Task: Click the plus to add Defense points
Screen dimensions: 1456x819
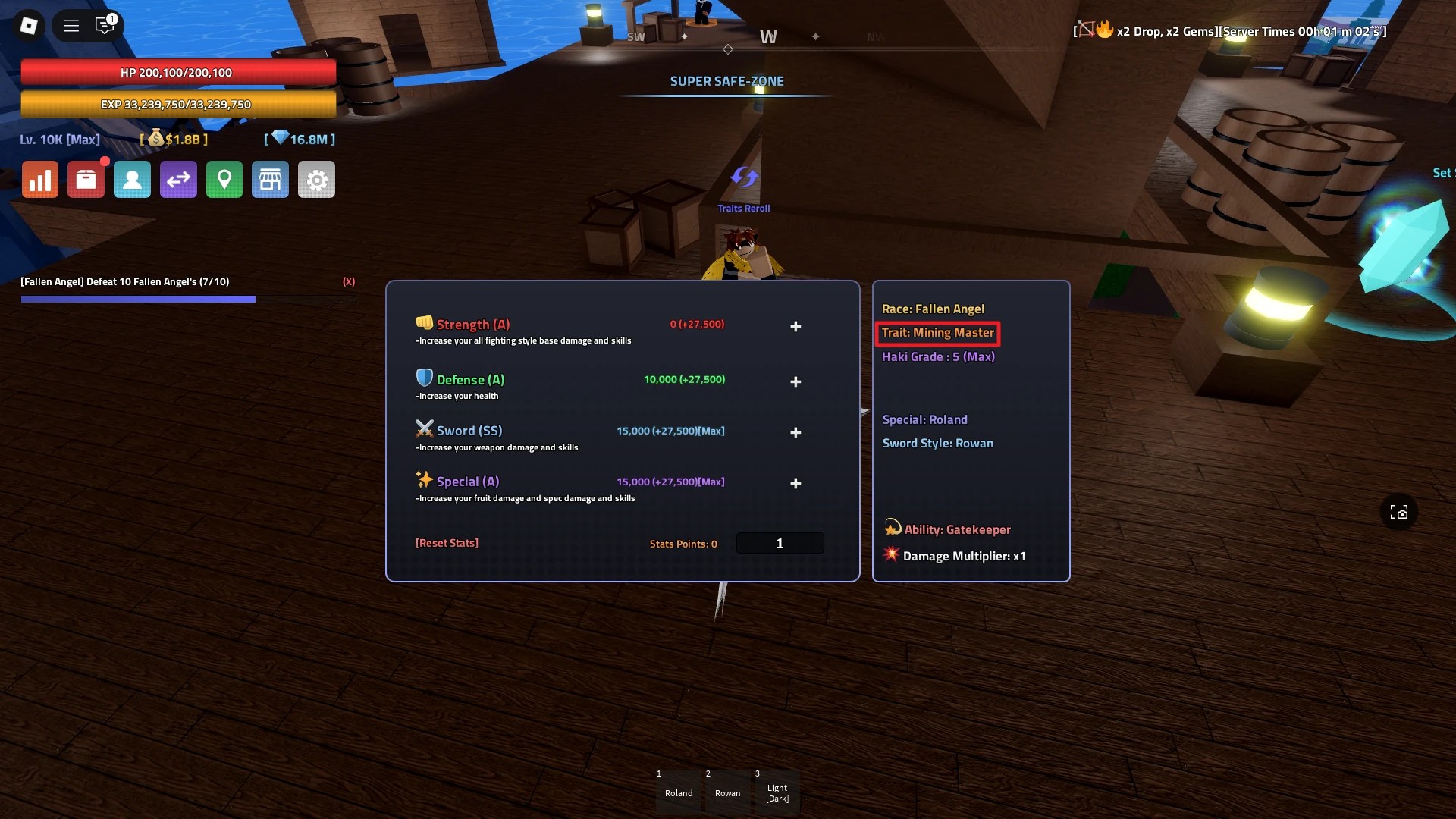Action: tap(795, 381)
